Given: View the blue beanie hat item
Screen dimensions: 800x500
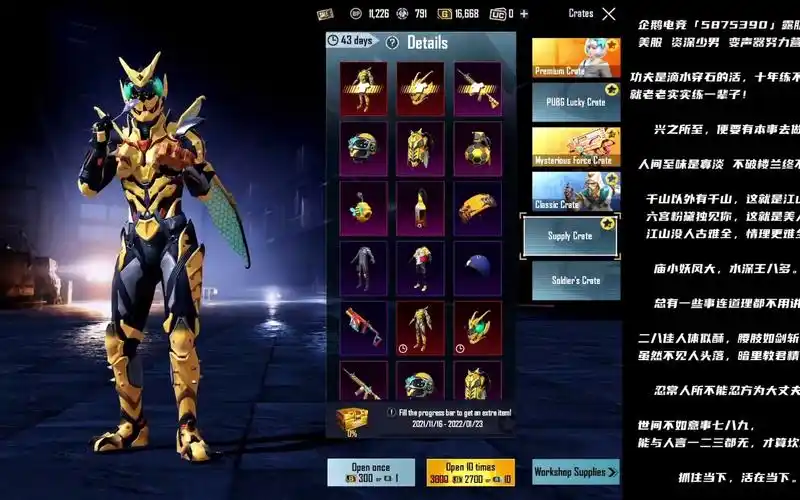Looking at the screenshot, I should click(x=477, y=266).
